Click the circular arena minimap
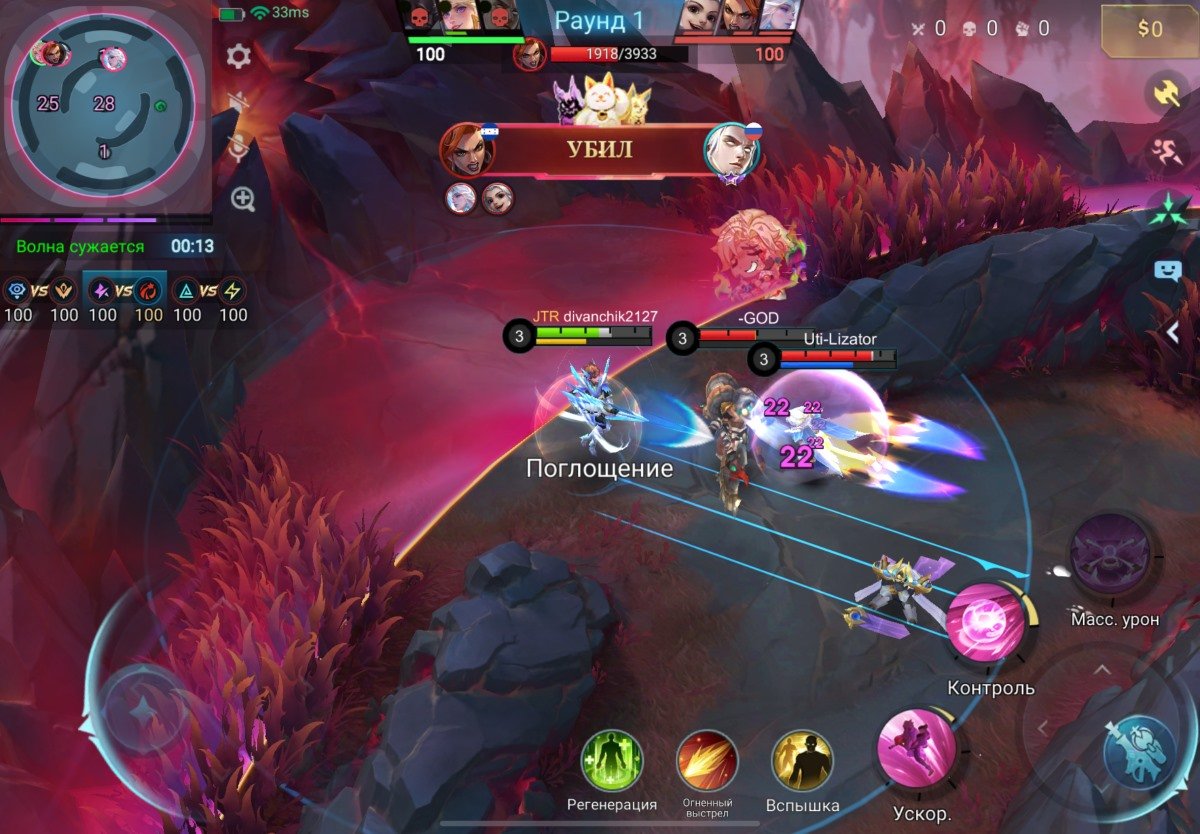The width and height of the screenshot is (1200, 834). 102,103
